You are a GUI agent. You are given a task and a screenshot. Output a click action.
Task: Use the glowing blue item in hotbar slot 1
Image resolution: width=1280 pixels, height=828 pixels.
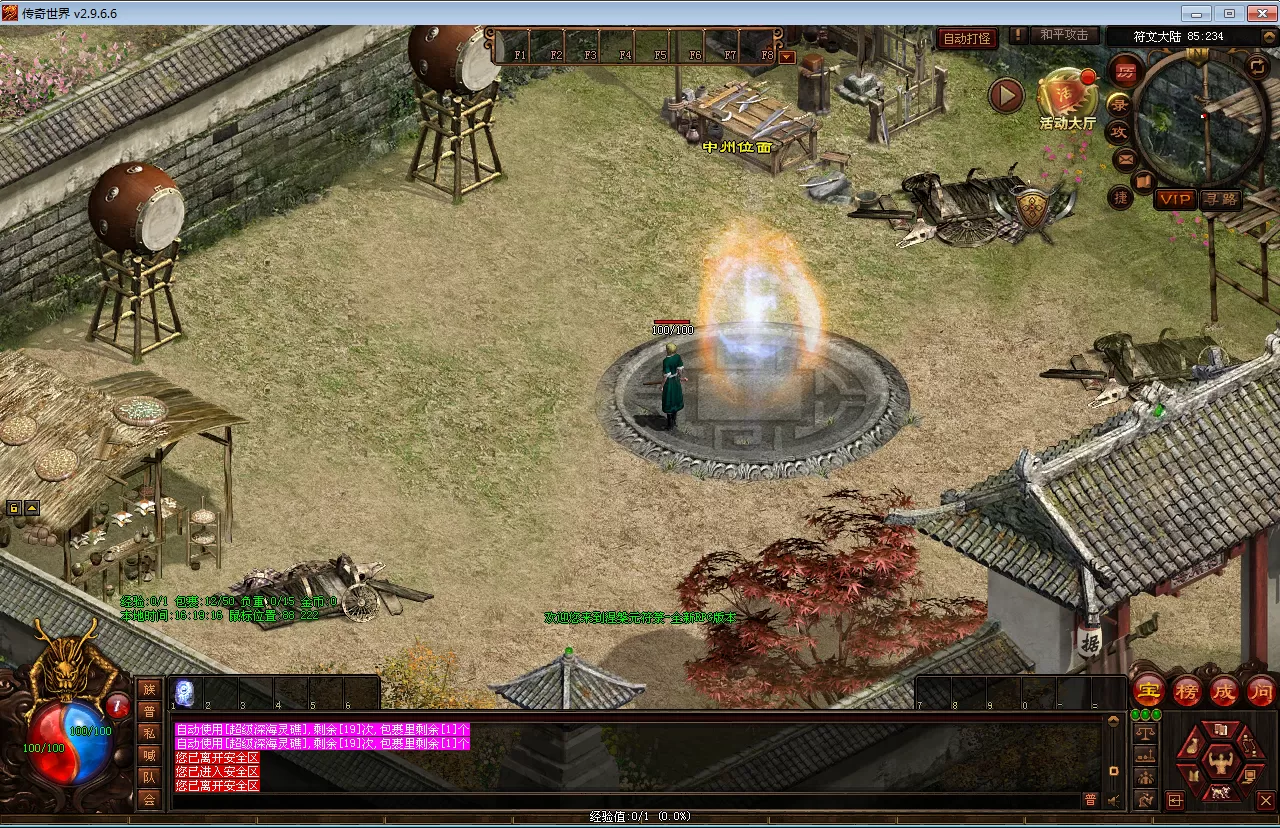point(184,692)
